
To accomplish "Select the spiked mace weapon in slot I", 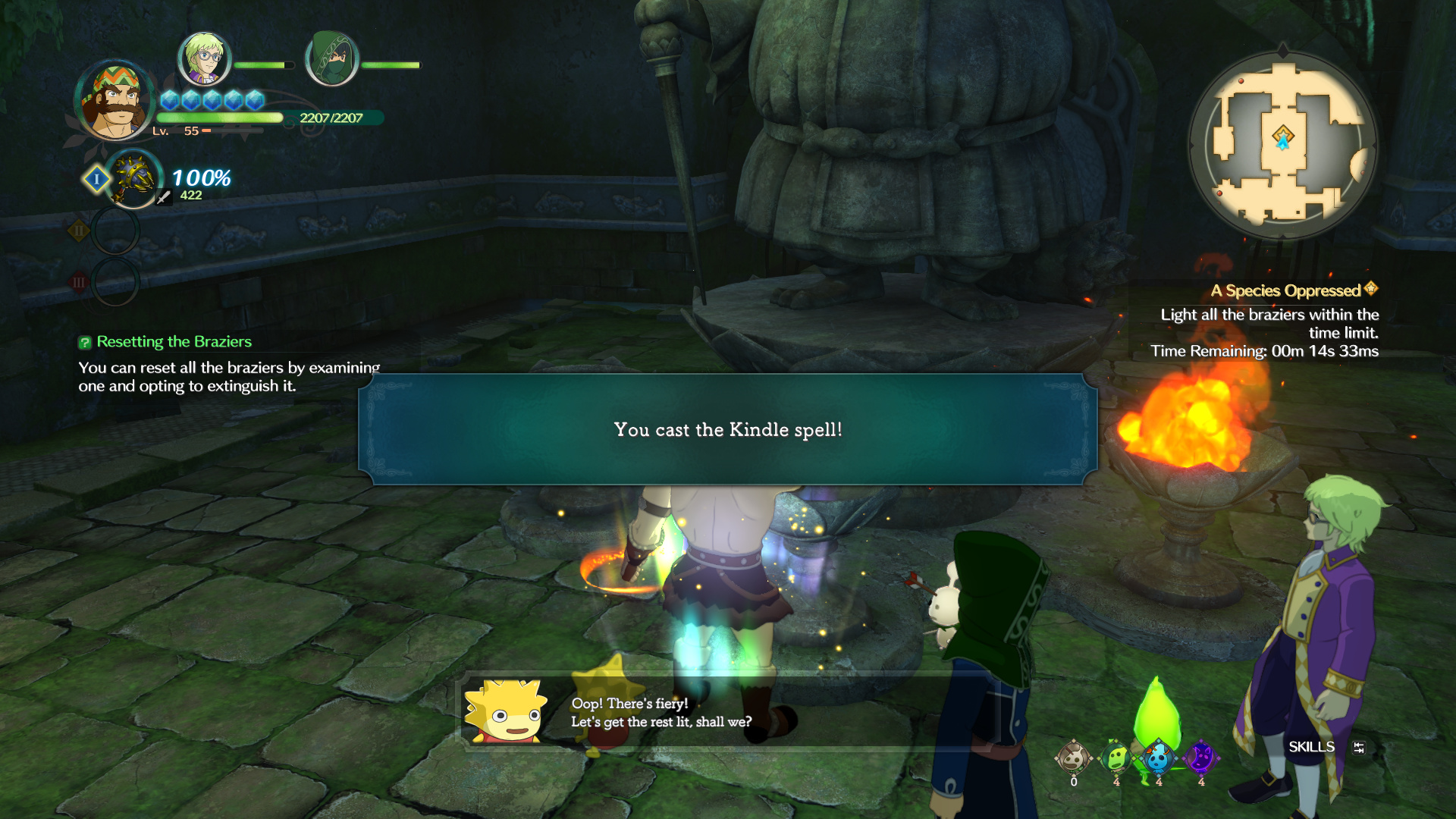I will click(134, 179).
